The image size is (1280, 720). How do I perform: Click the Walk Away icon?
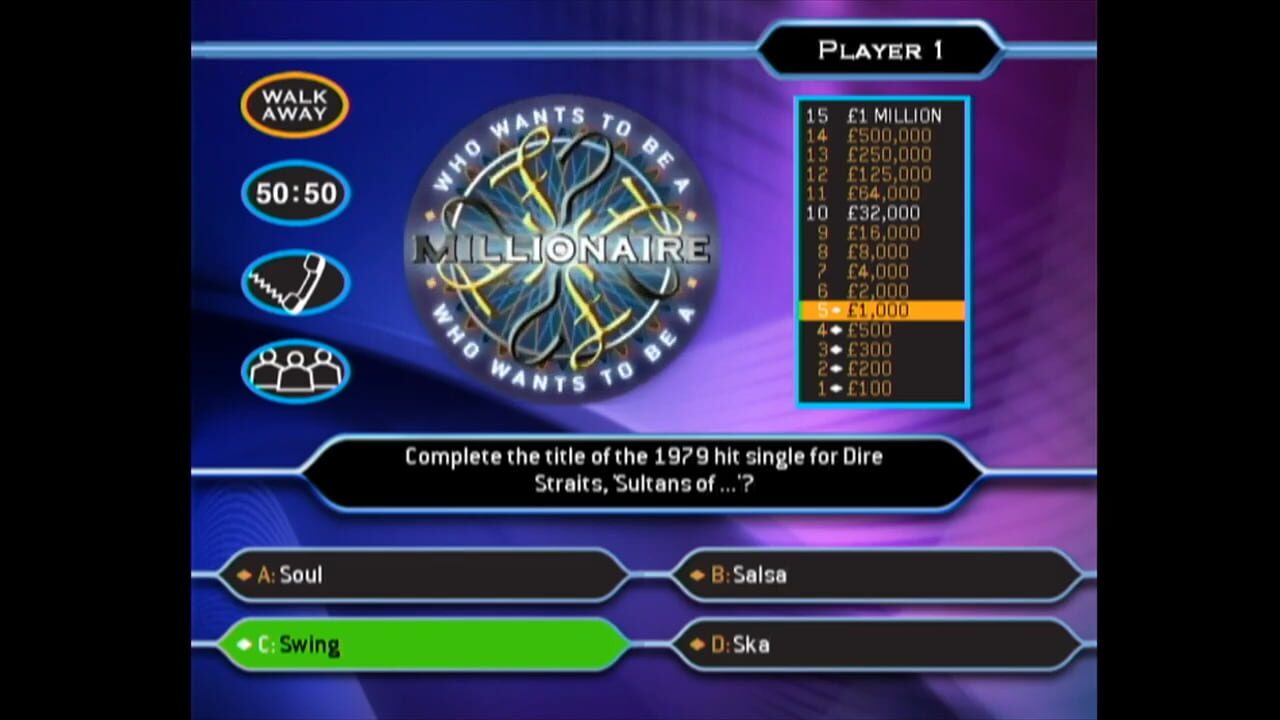click(294, 103)
